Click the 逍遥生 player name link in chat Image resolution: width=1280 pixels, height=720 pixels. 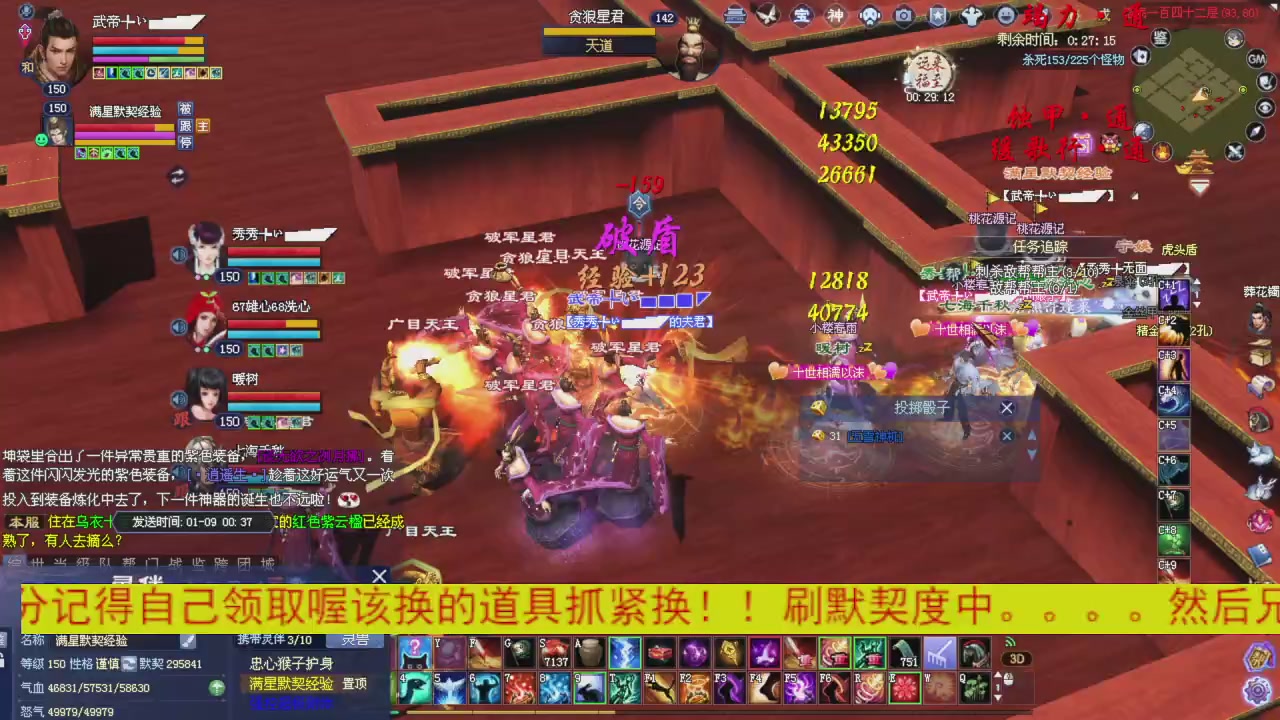[x=228, y=473]
